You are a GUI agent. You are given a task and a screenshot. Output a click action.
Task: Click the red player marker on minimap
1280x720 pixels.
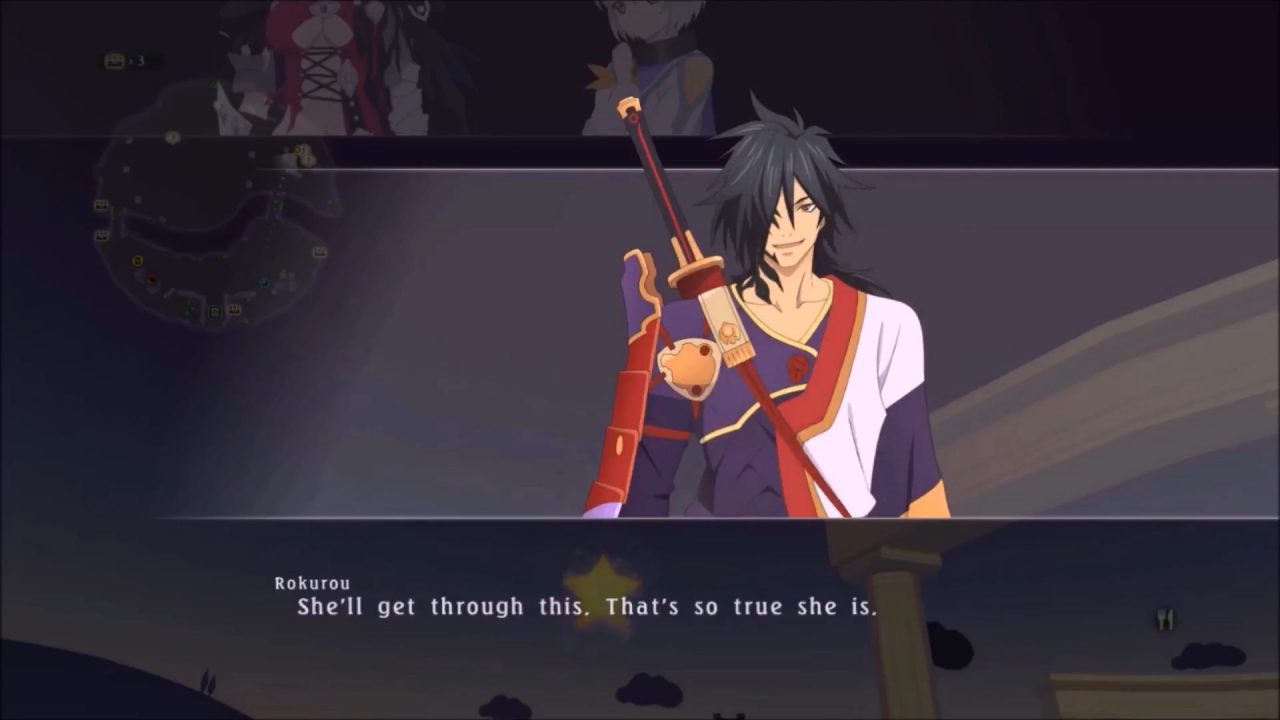(x=151, y=277)
